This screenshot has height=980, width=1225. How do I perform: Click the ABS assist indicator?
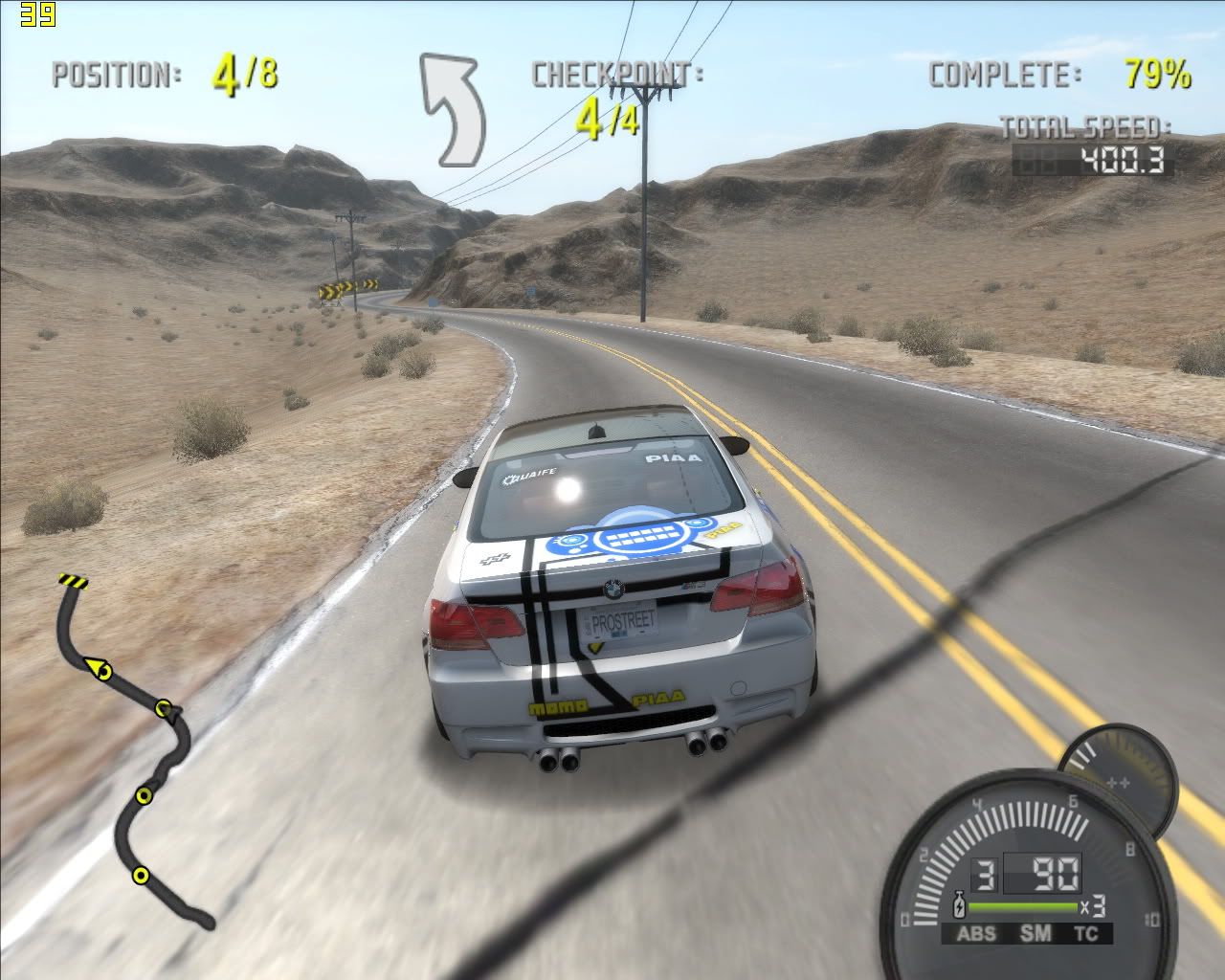click(975, 934)
